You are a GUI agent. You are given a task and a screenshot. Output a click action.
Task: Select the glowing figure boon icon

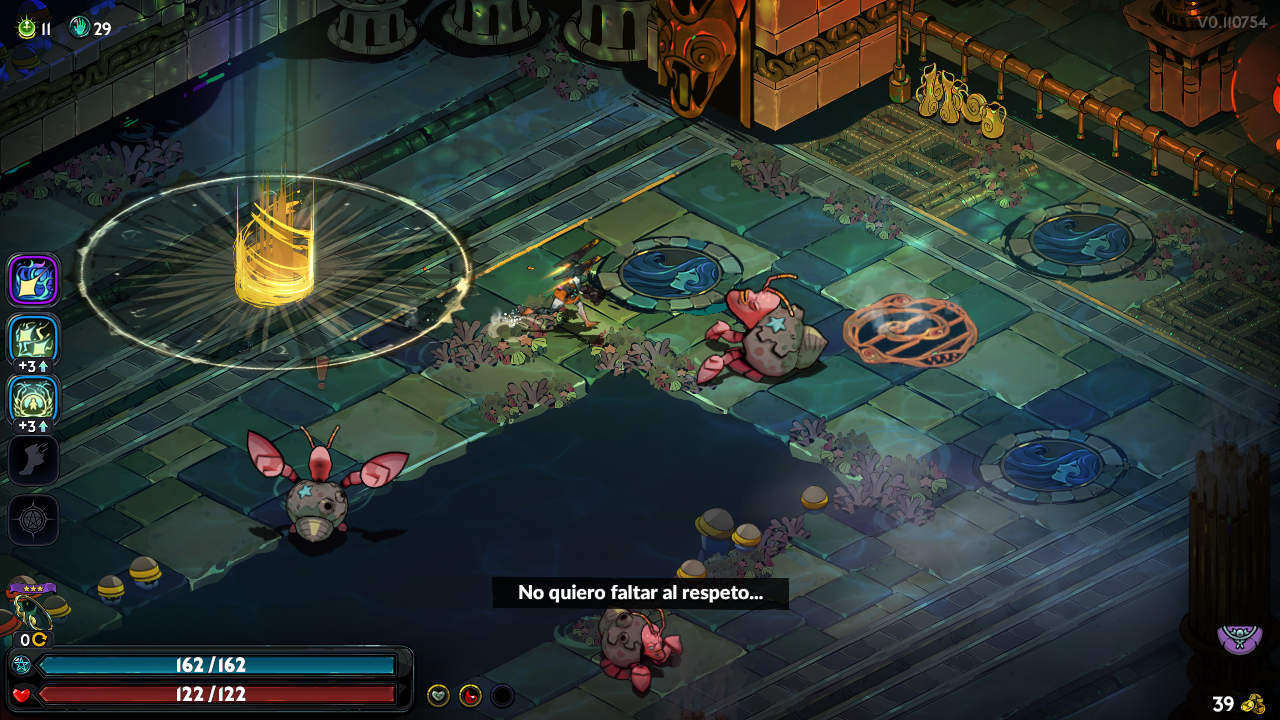[34, 399]
